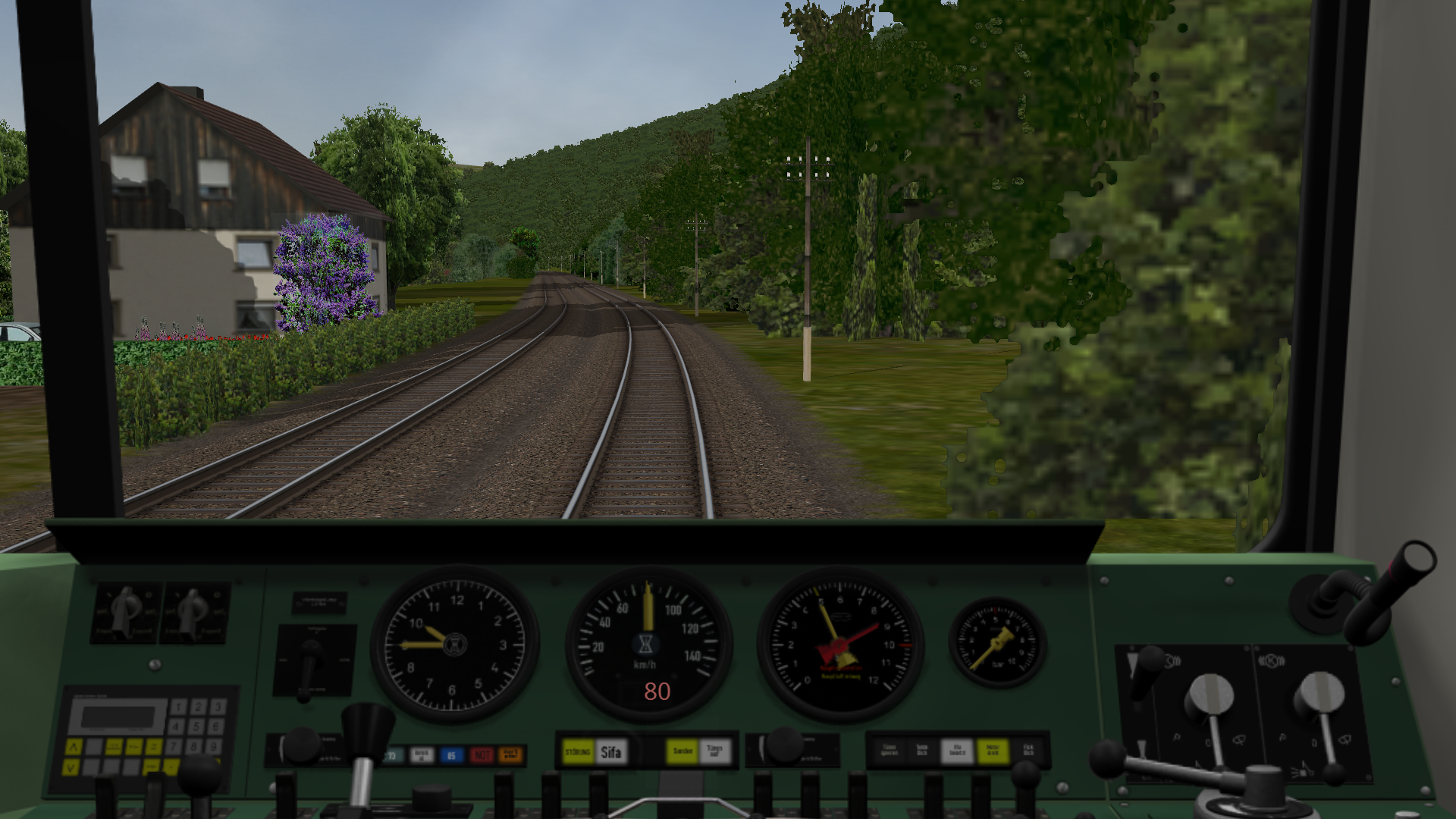Push keypad digit 9
This screenshot has height=819, width=1456.
pos(215,746)
